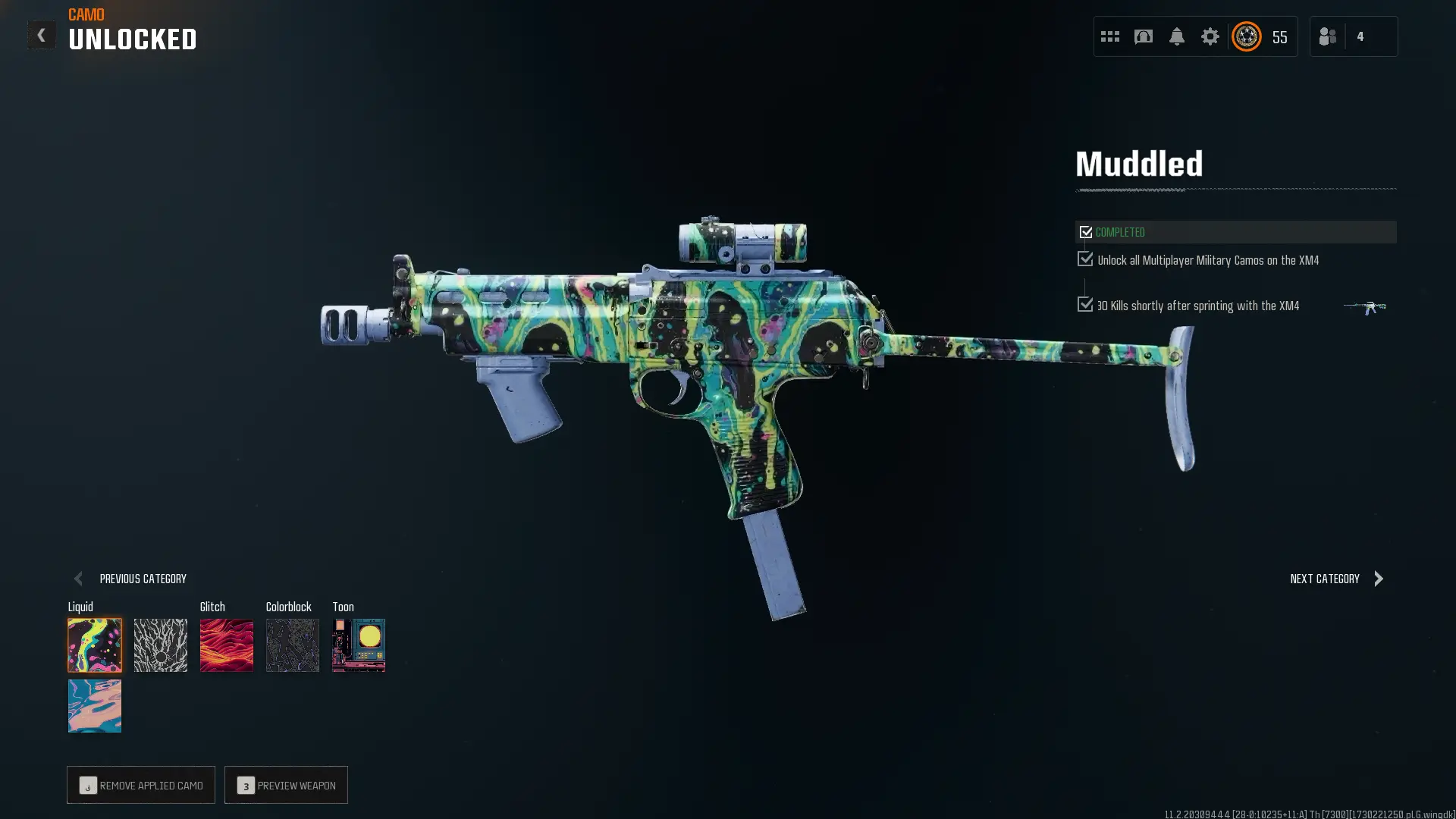The image size is (1456, 819).
Task: Collapse to Previous Category using left chevron
Action: (78, 578)
